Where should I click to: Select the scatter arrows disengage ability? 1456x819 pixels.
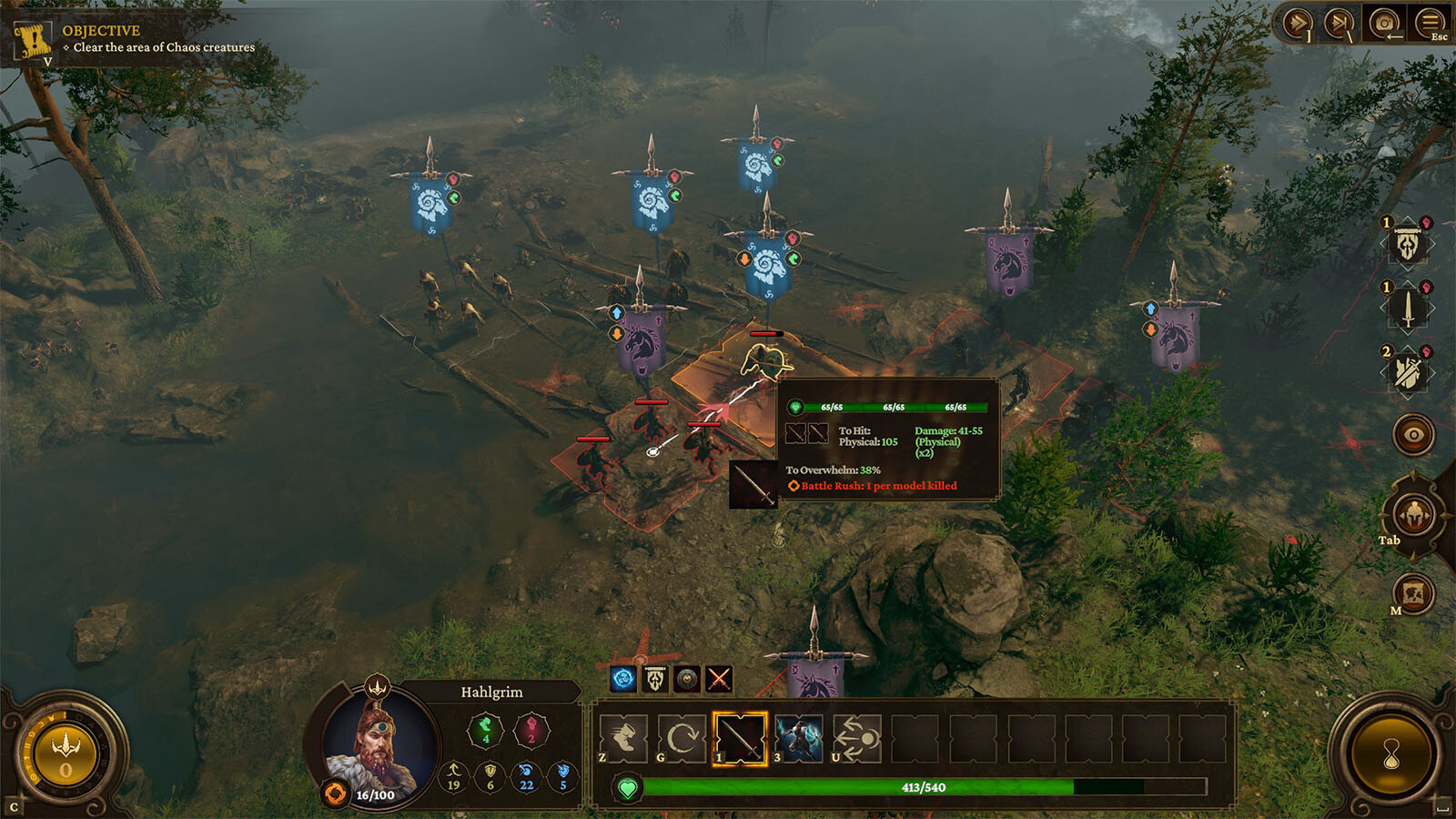pos(857,739)
